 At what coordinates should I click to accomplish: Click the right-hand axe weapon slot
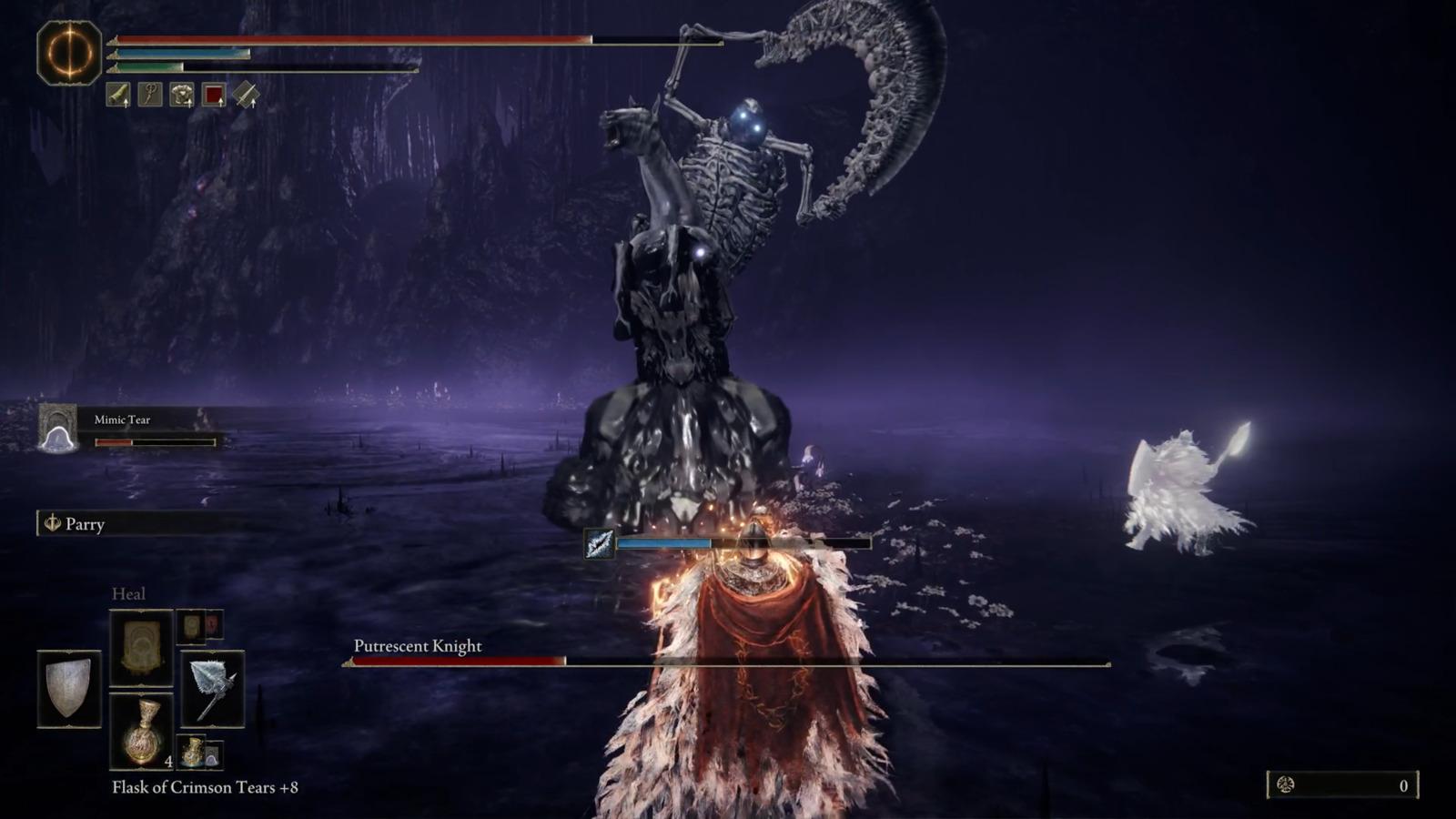tap(212, 689)
